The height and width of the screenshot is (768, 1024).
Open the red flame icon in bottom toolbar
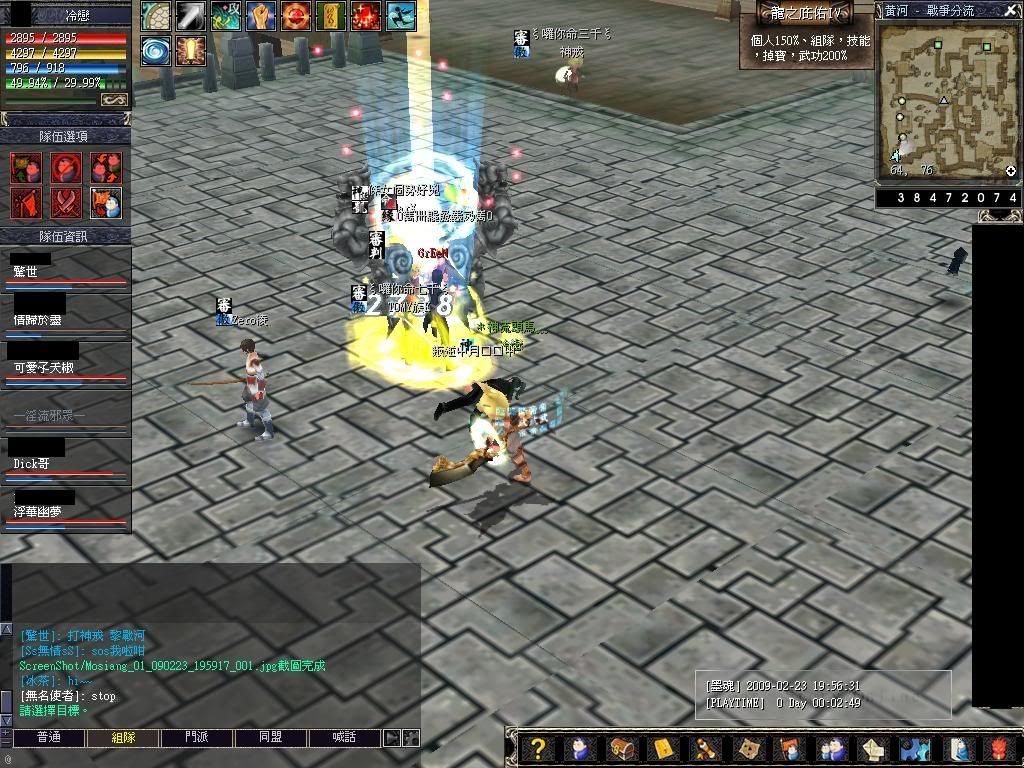click(997, 748)
